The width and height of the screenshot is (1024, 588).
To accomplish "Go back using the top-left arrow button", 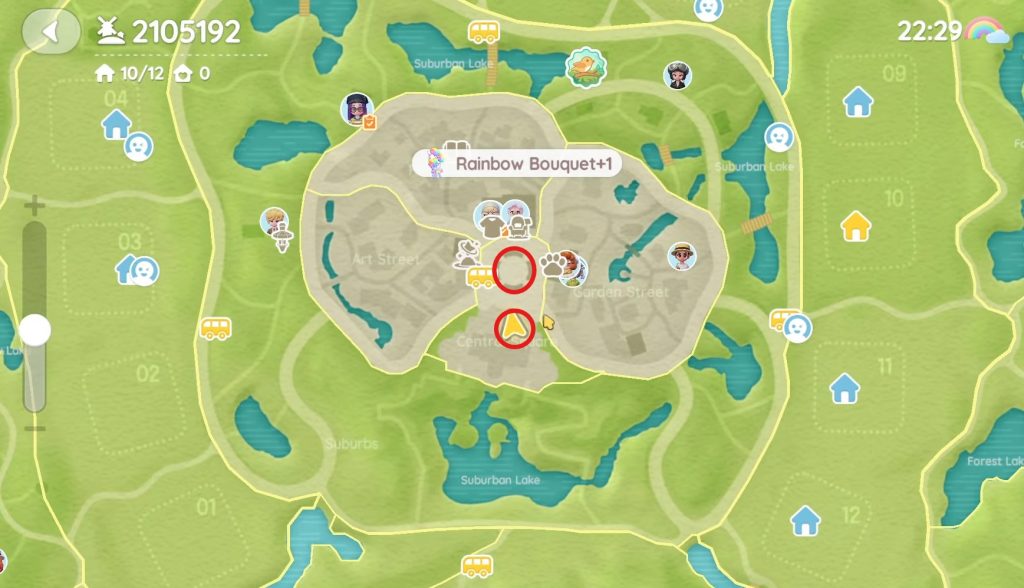I will pos(51,31).
